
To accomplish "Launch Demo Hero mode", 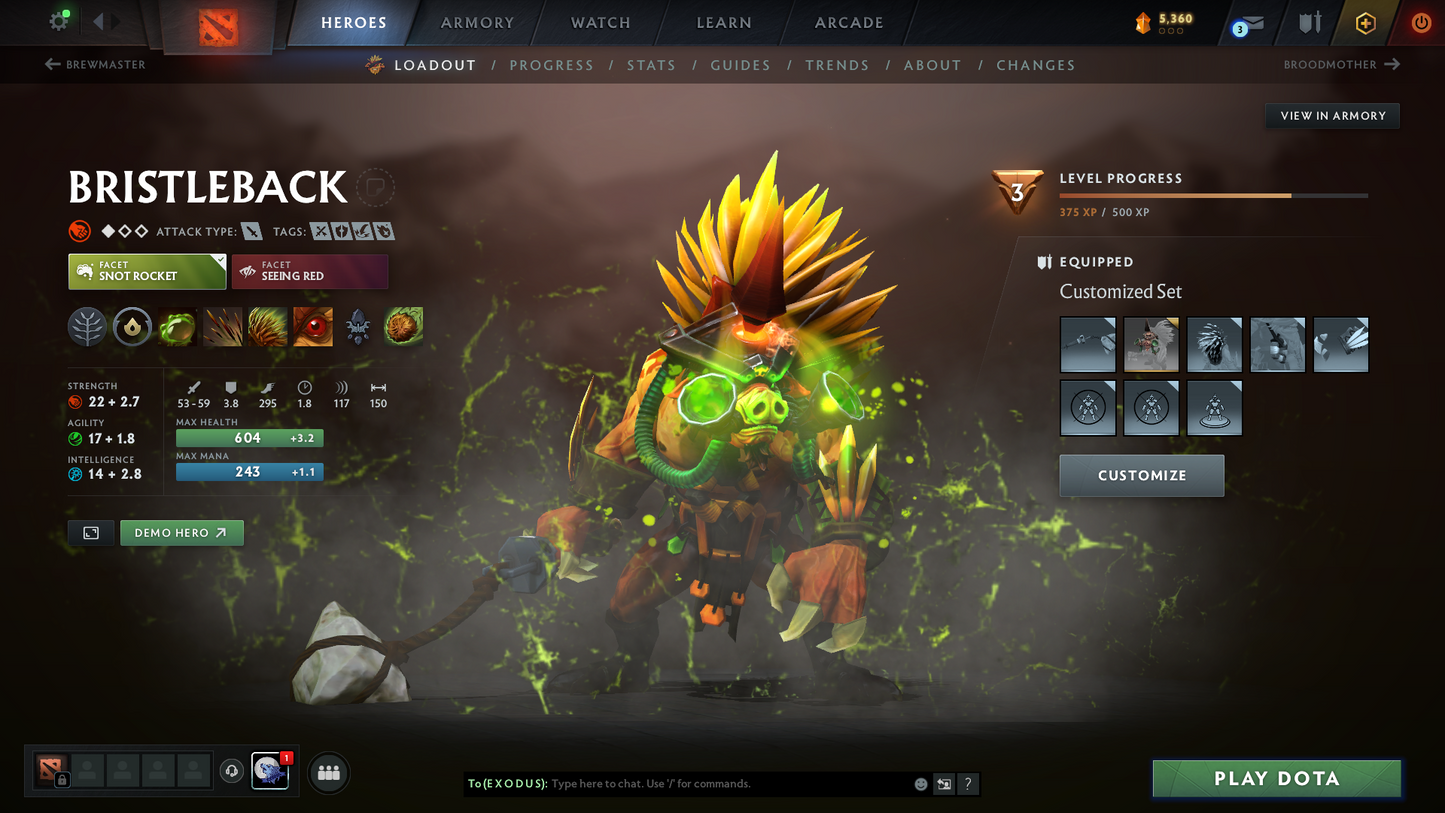I will tap(181, 533).
